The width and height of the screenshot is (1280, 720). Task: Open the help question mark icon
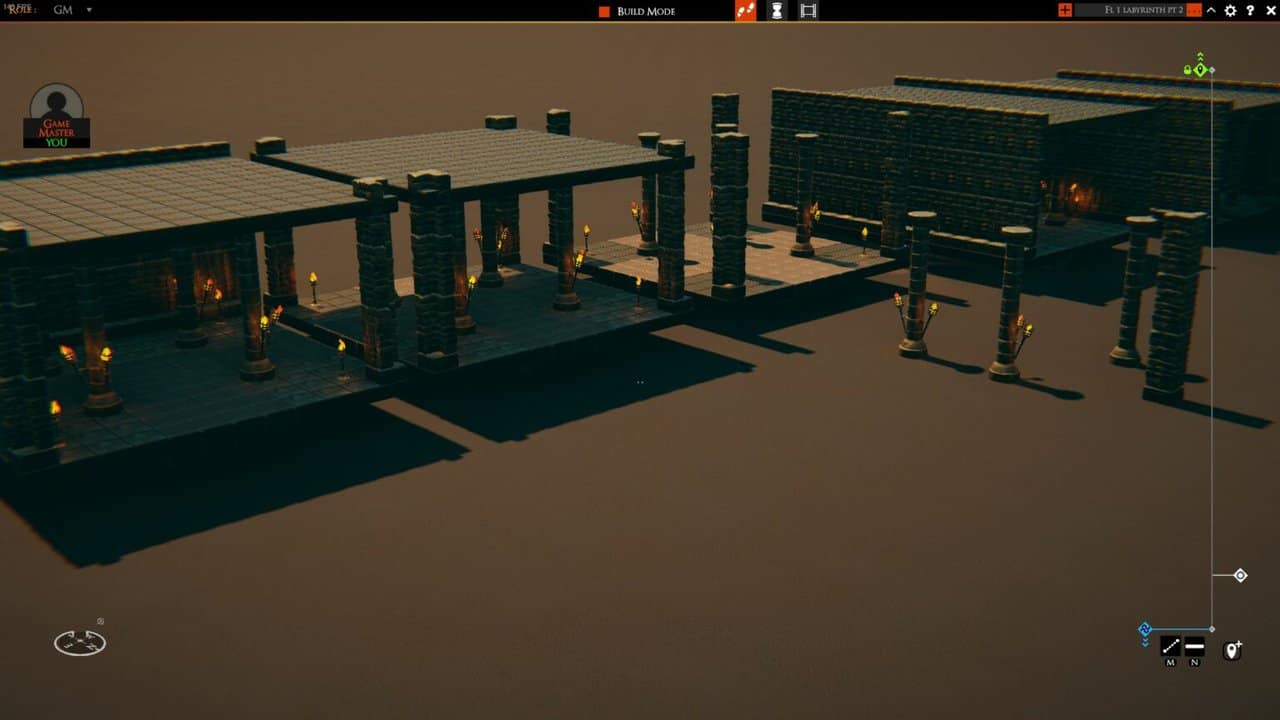point(1250,11)
